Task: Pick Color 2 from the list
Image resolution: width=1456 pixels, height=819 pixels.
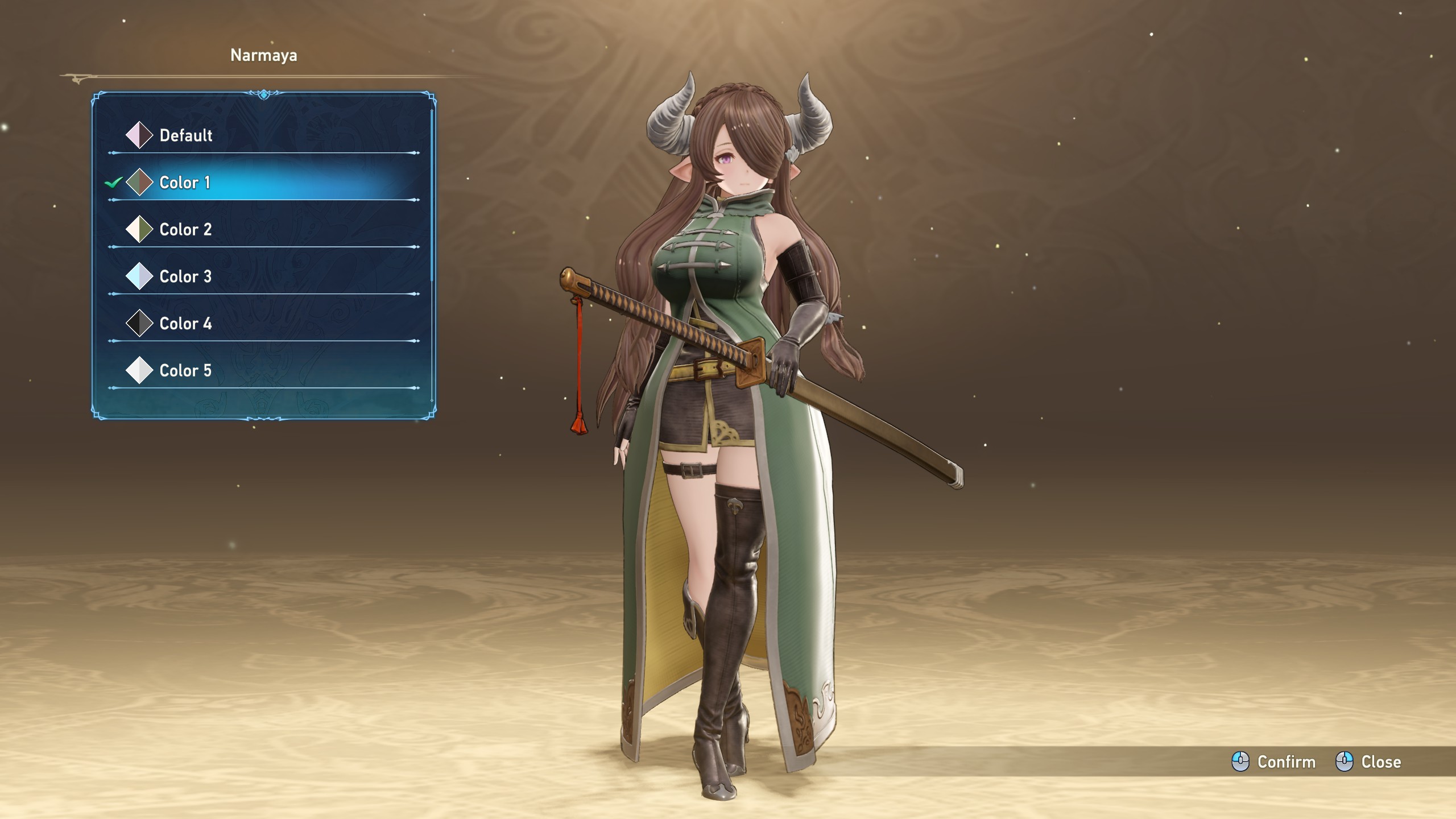Action: (185, 230)
